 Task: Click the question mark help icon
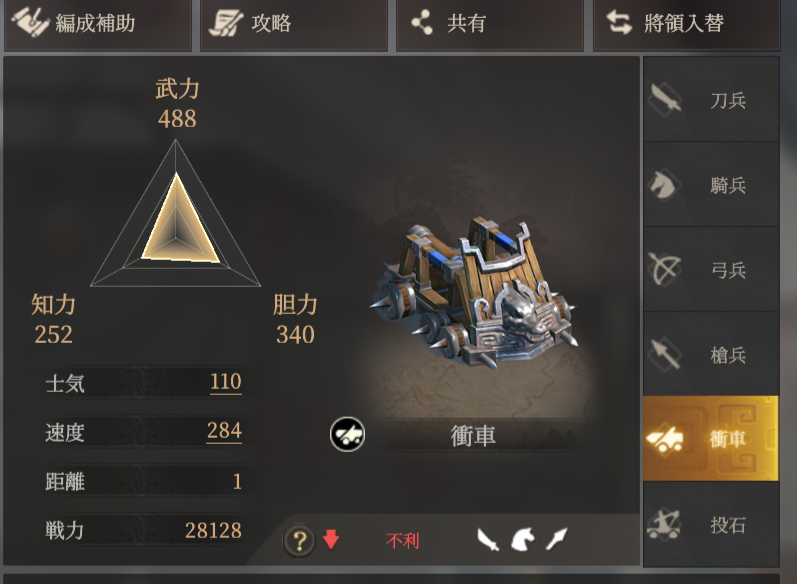pyautogui.click(x=299, y=541)
